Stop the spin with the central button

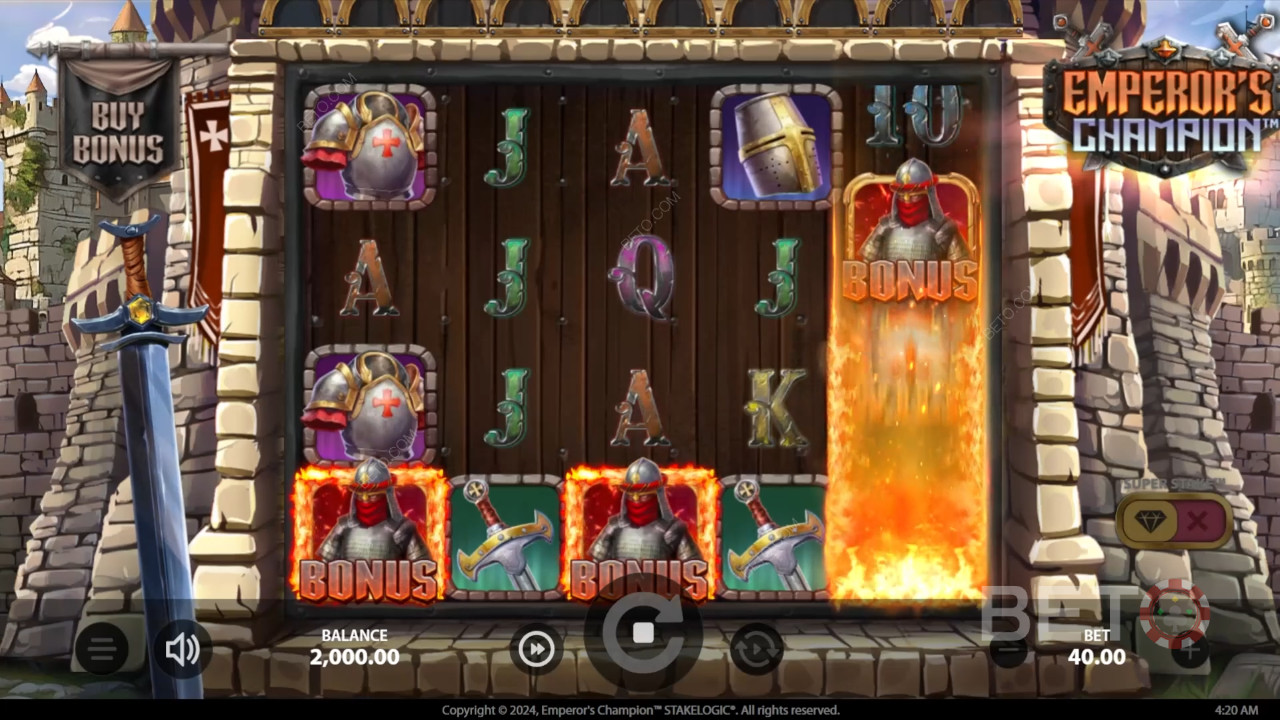[643, 633]
